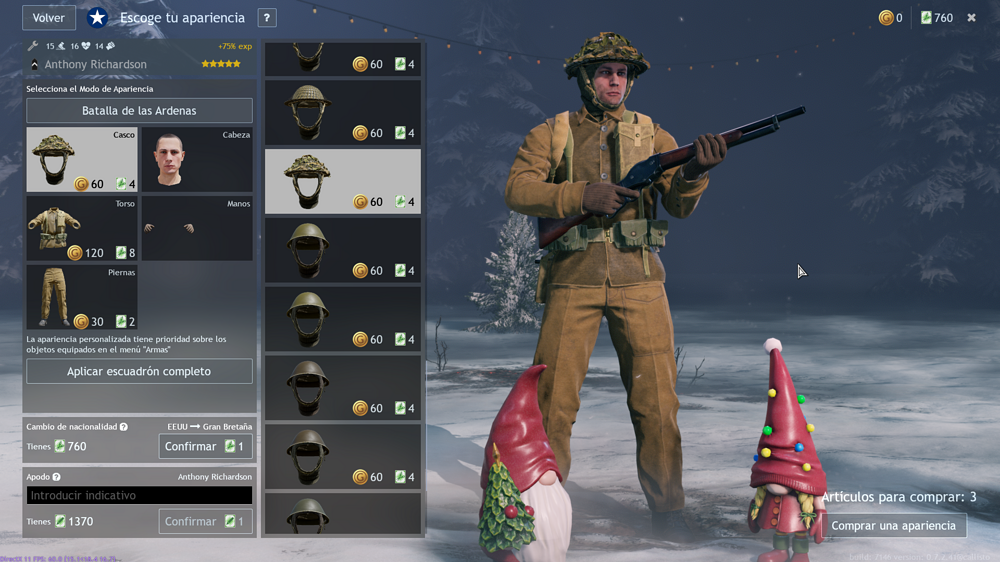Select the Cabeza head slot
This screenshot has width=1000, height=562.
tap(197, 160)
